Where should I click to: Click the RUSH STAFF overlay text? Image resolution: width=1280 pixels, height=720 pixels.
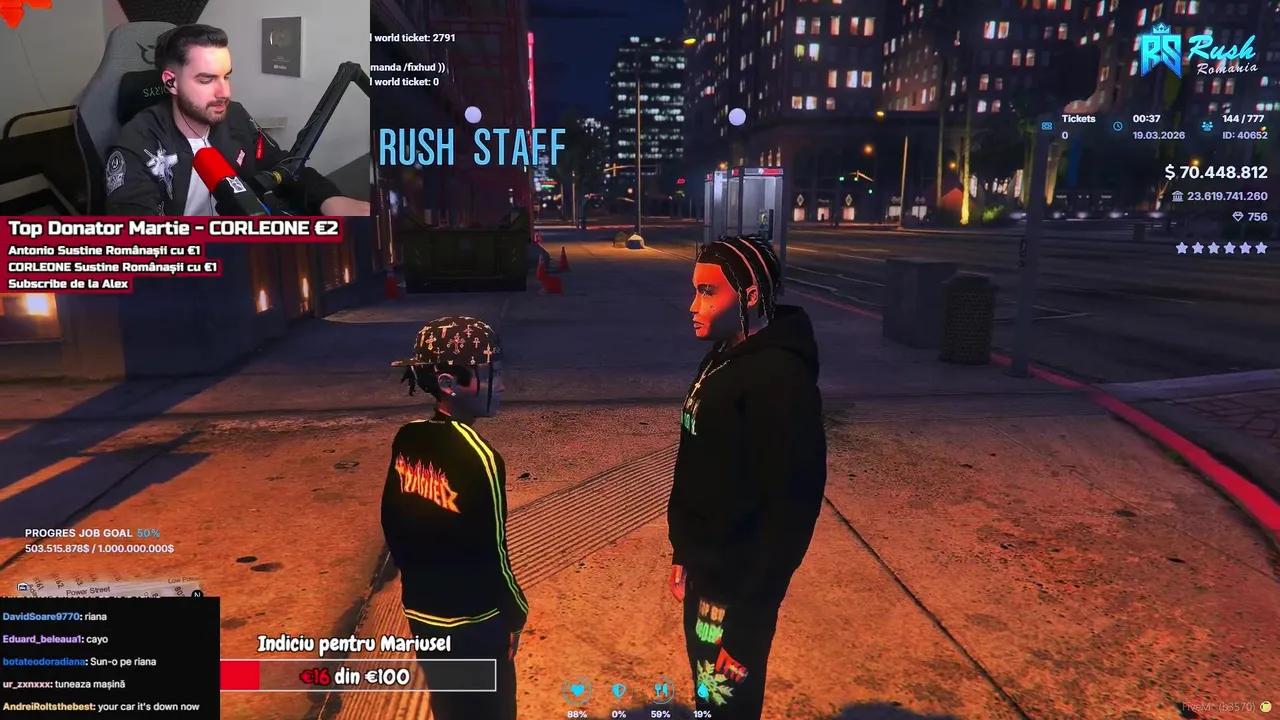click(471, 148)
